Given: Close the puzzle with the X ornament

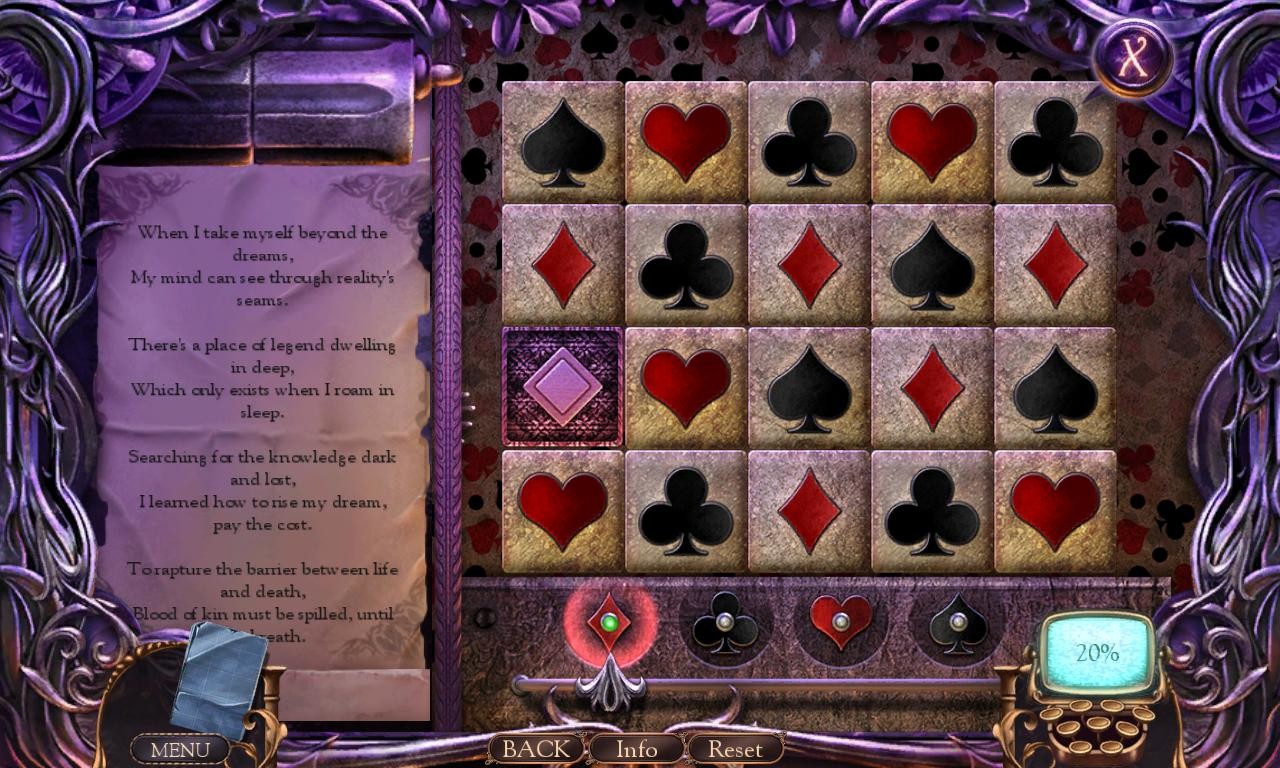Looking at the screenshot, I should tap(1136, 55).
